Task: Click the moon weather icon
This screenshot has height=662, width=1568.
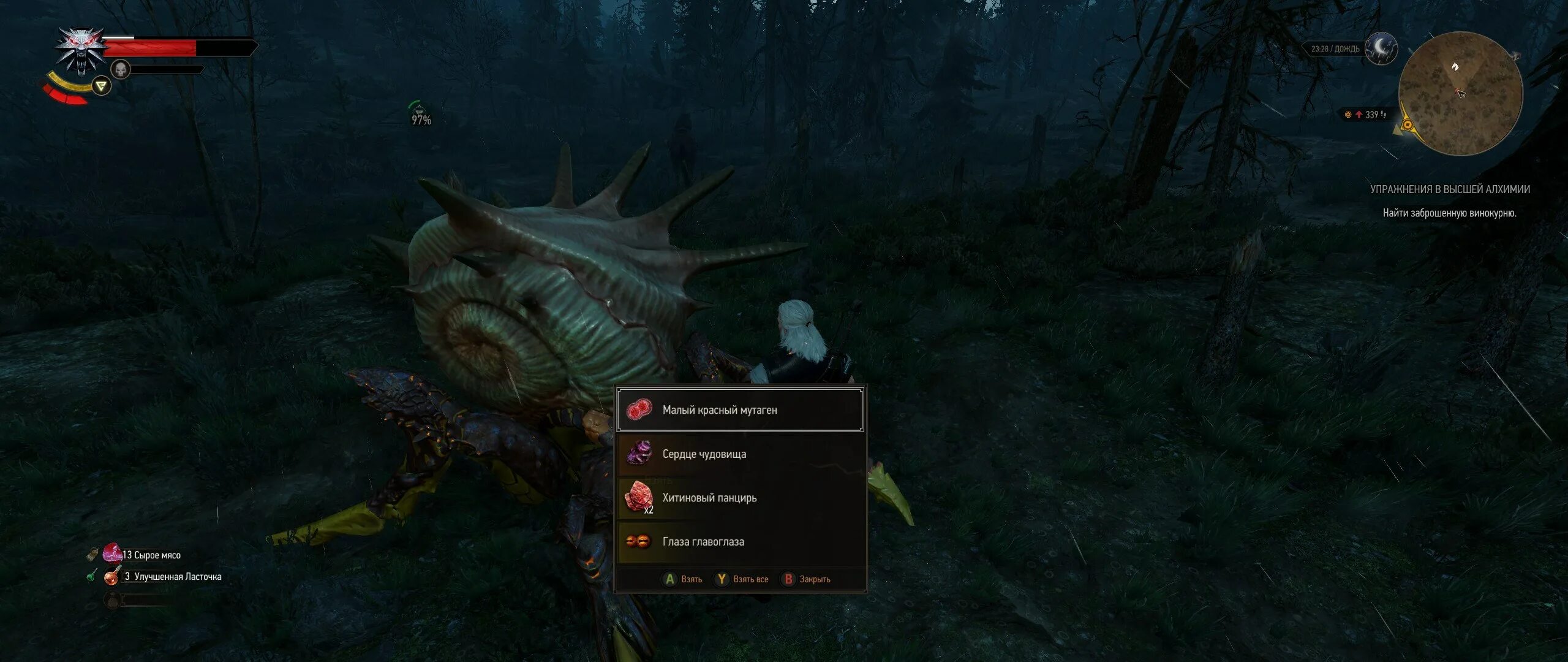Action: tap(1381, 48)
